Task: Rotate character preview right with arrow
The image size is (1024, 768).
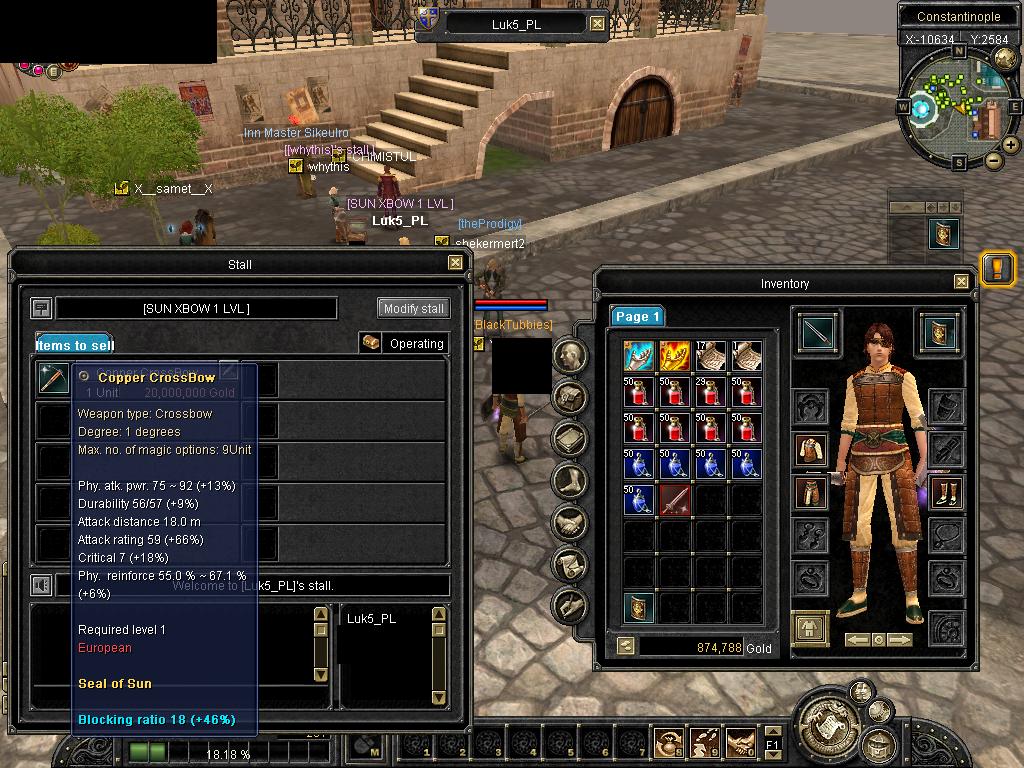Action: 899,640
